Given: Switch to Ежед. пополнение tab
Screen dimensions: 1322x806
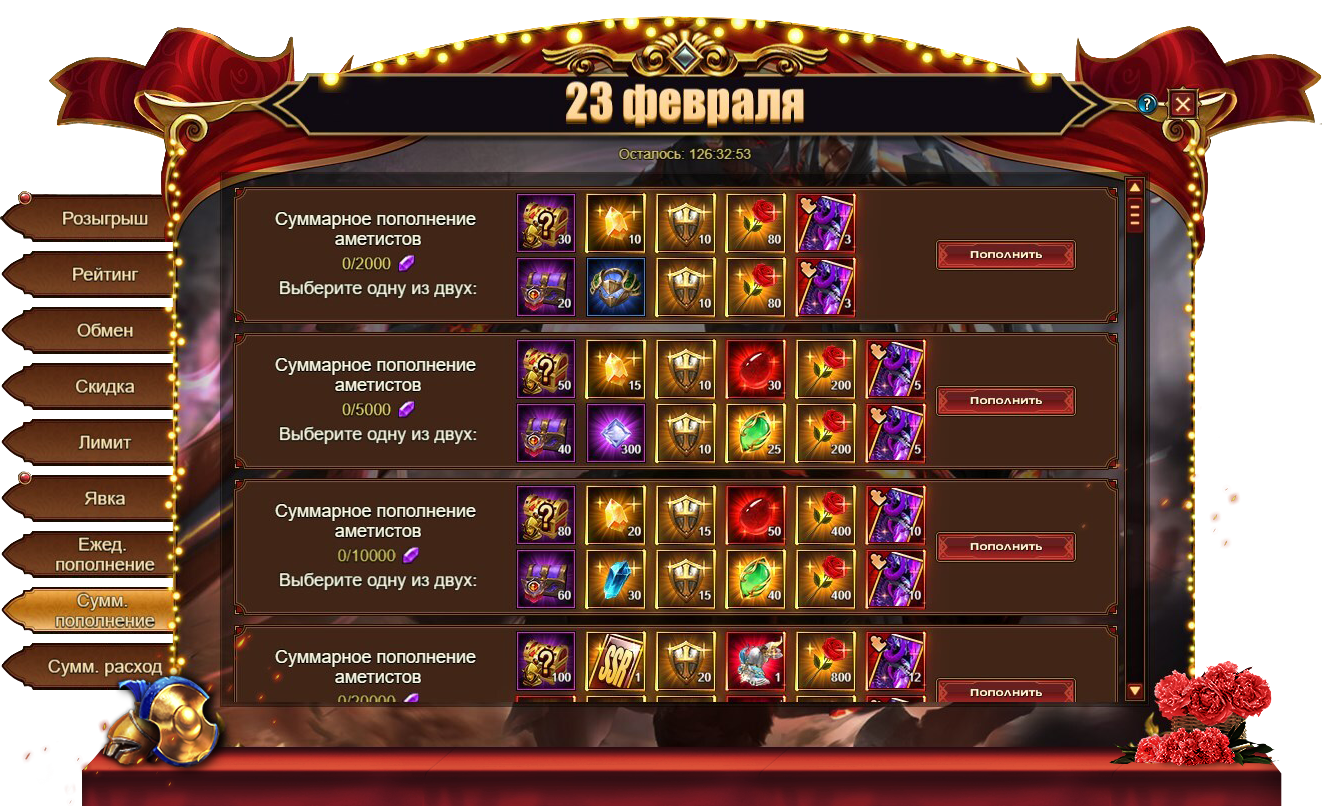Looking at the screenshot, I should 104,554.
